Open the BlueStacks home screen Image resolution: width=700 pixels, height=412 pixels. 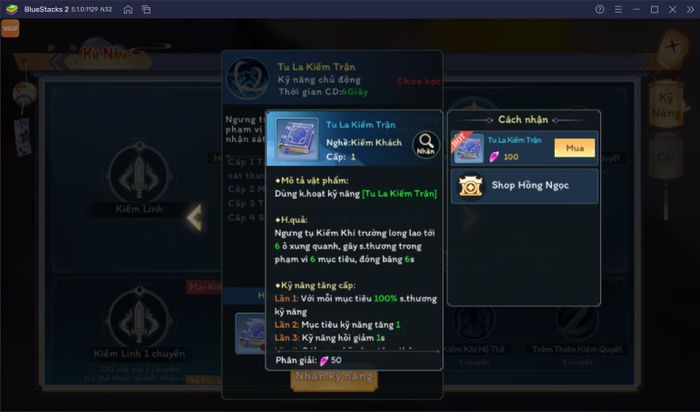[x=128, y=9]
